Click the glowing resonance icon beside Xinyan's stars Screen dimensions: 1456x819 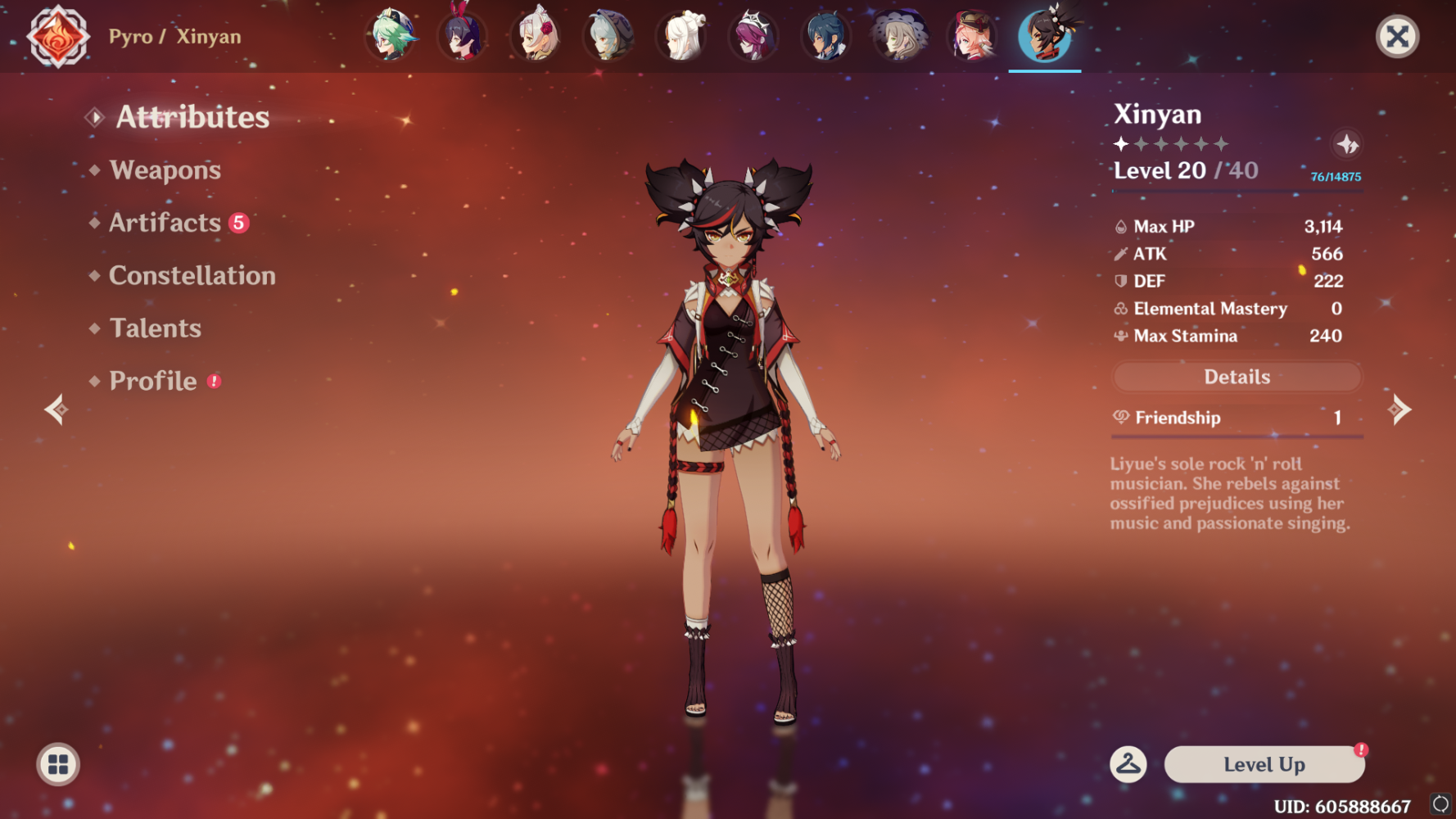(x=1347, y=143)
